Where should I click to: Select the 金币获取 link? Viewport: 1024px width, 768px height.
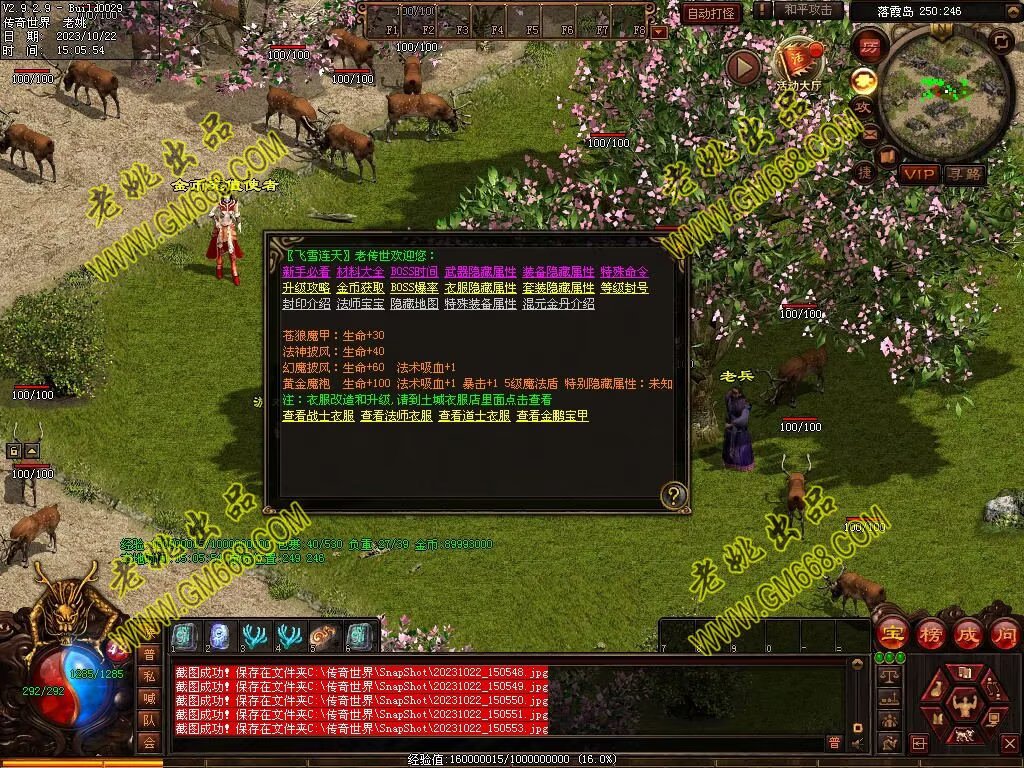pyautogui.click(x=360, y=288)
